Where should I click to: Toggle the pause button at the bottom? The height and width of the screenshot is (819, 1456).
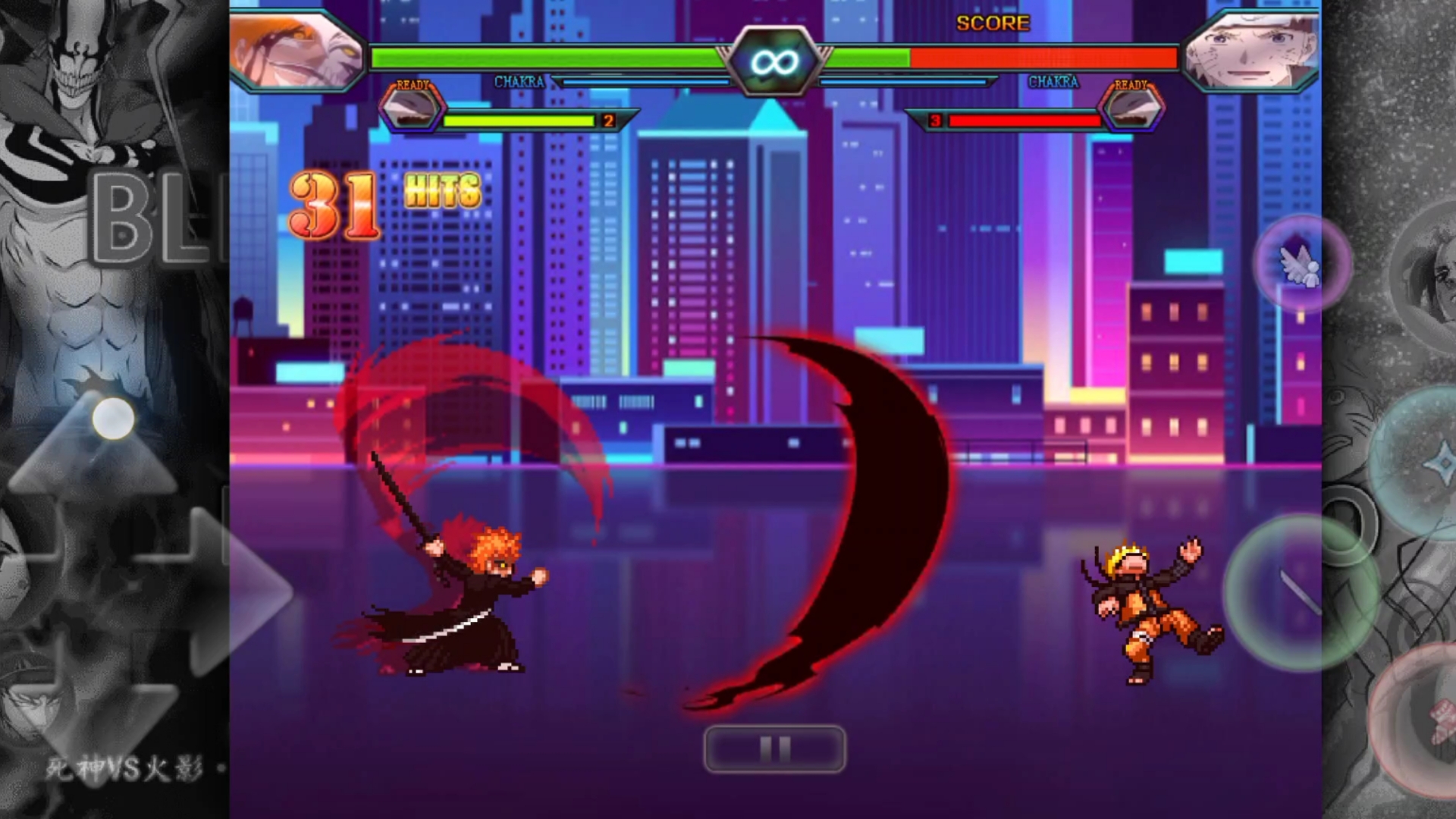click(x=775, y=747)
